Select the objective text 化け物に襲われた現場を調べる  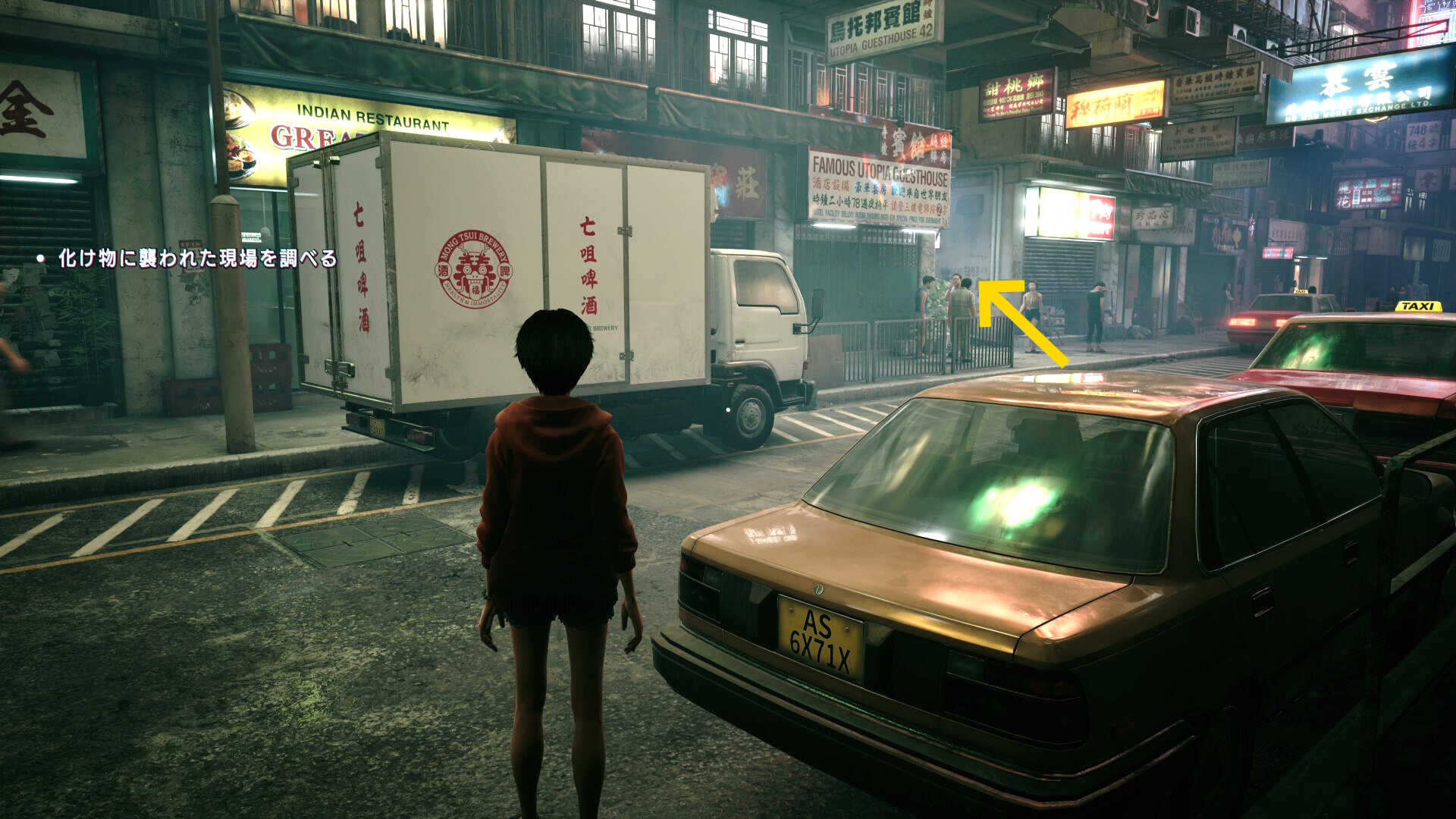click(x=197, y=259)
